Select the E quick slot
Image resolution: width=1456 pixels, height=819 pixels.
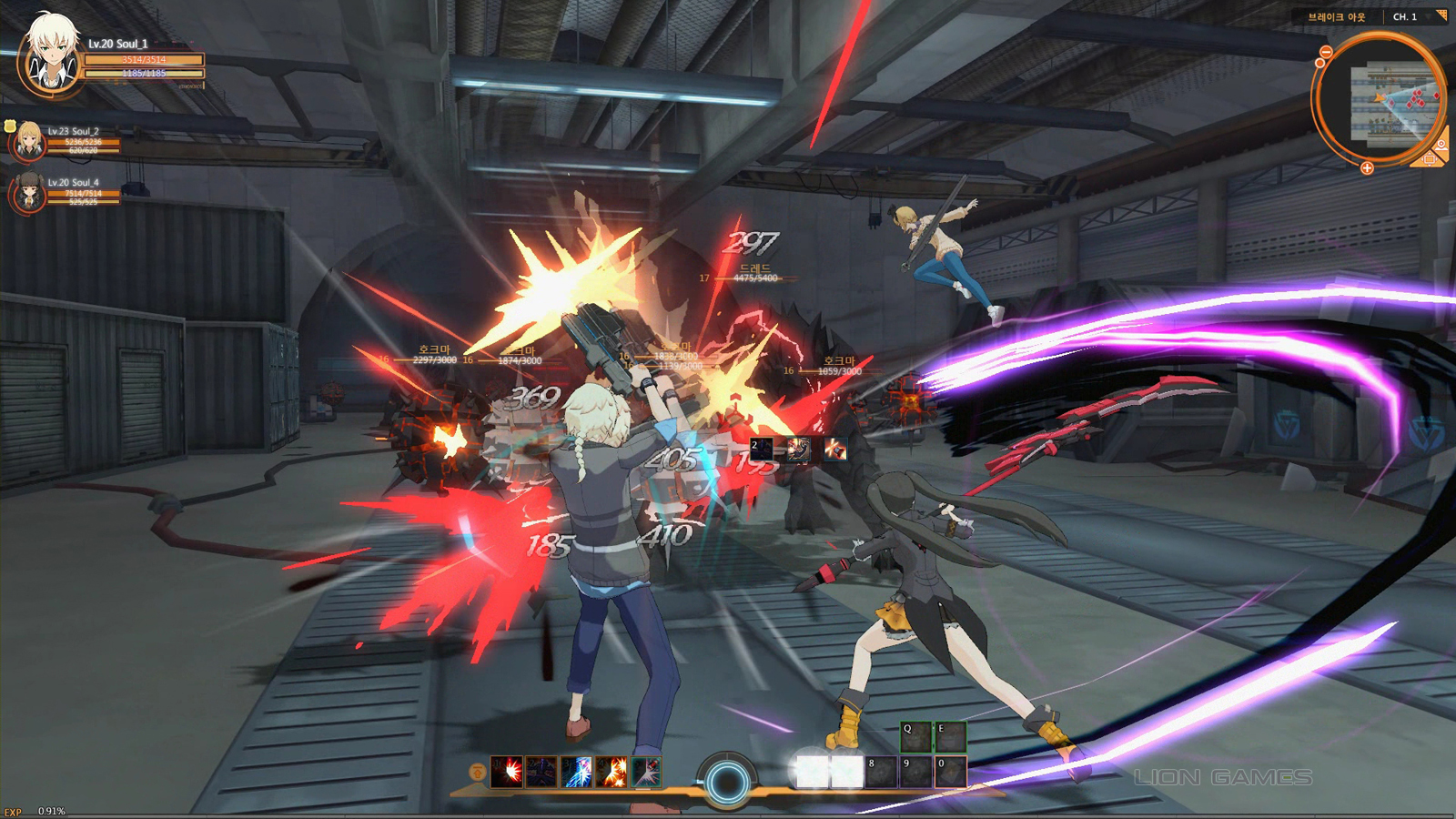pyautogui.click(x=950, y=736)
